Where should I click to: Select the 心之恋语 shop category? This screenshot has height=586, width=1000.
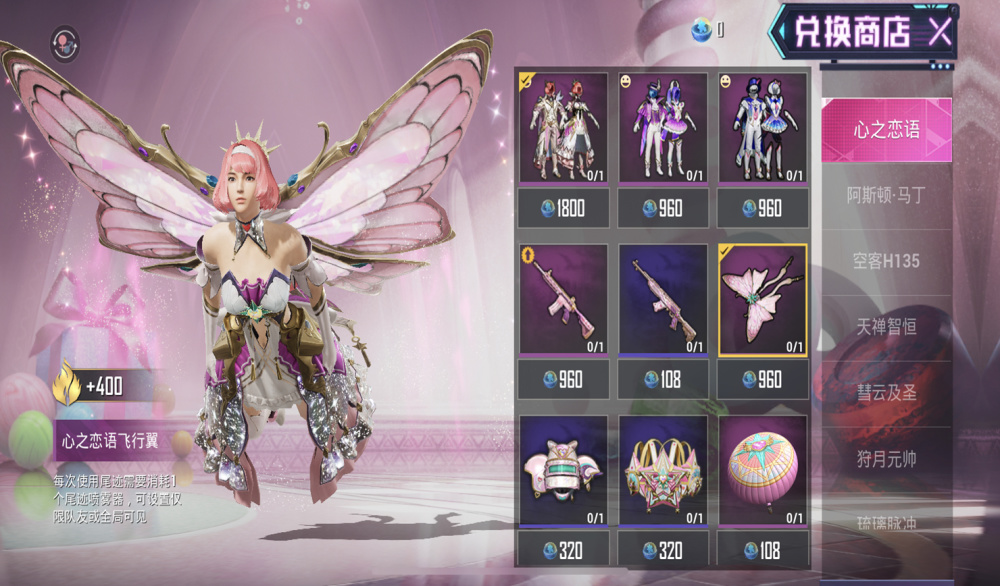886,130
